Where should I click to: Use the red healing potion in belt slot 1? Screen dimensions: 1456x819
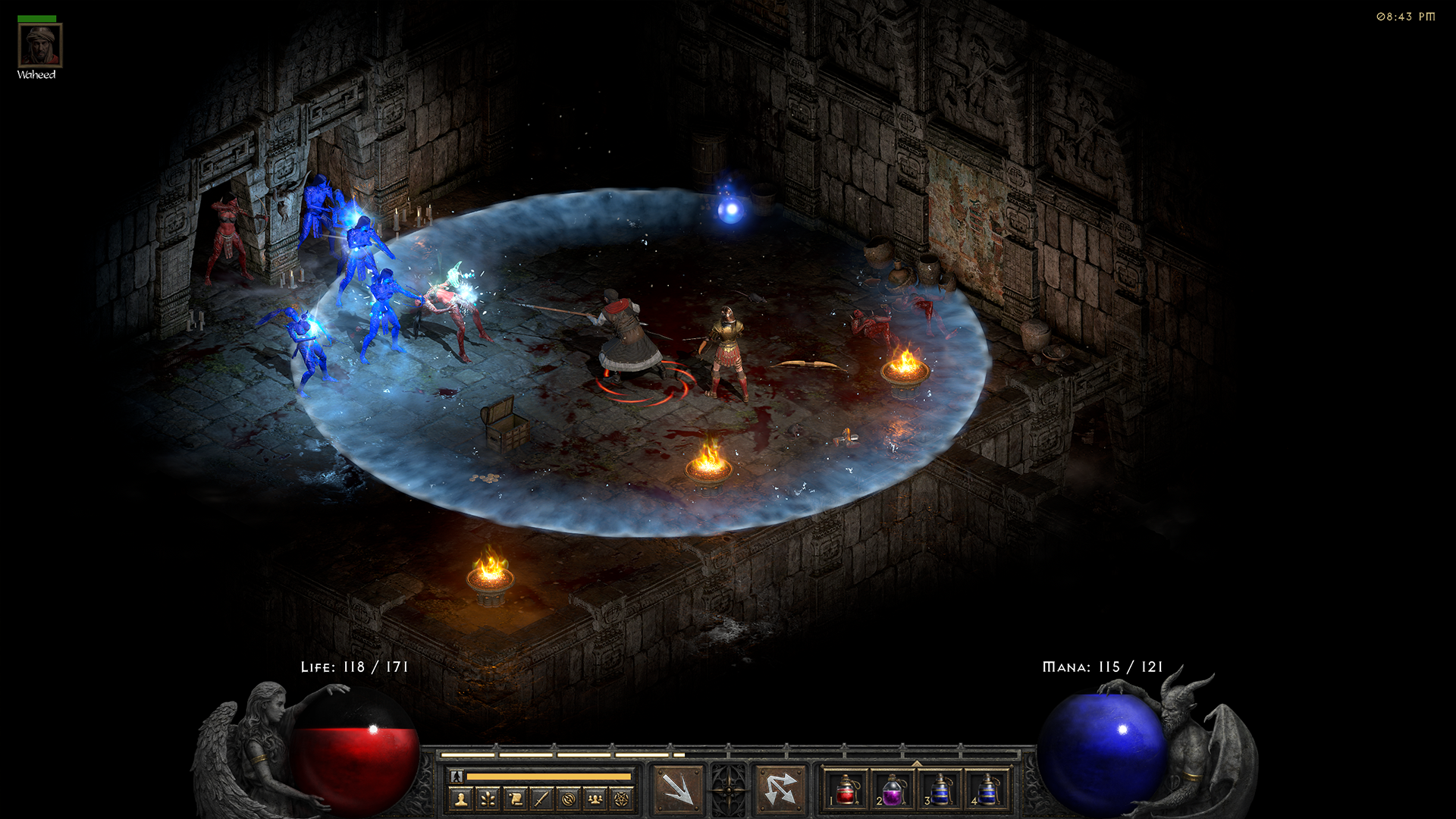pyautogui.click(x=846, y=789)
